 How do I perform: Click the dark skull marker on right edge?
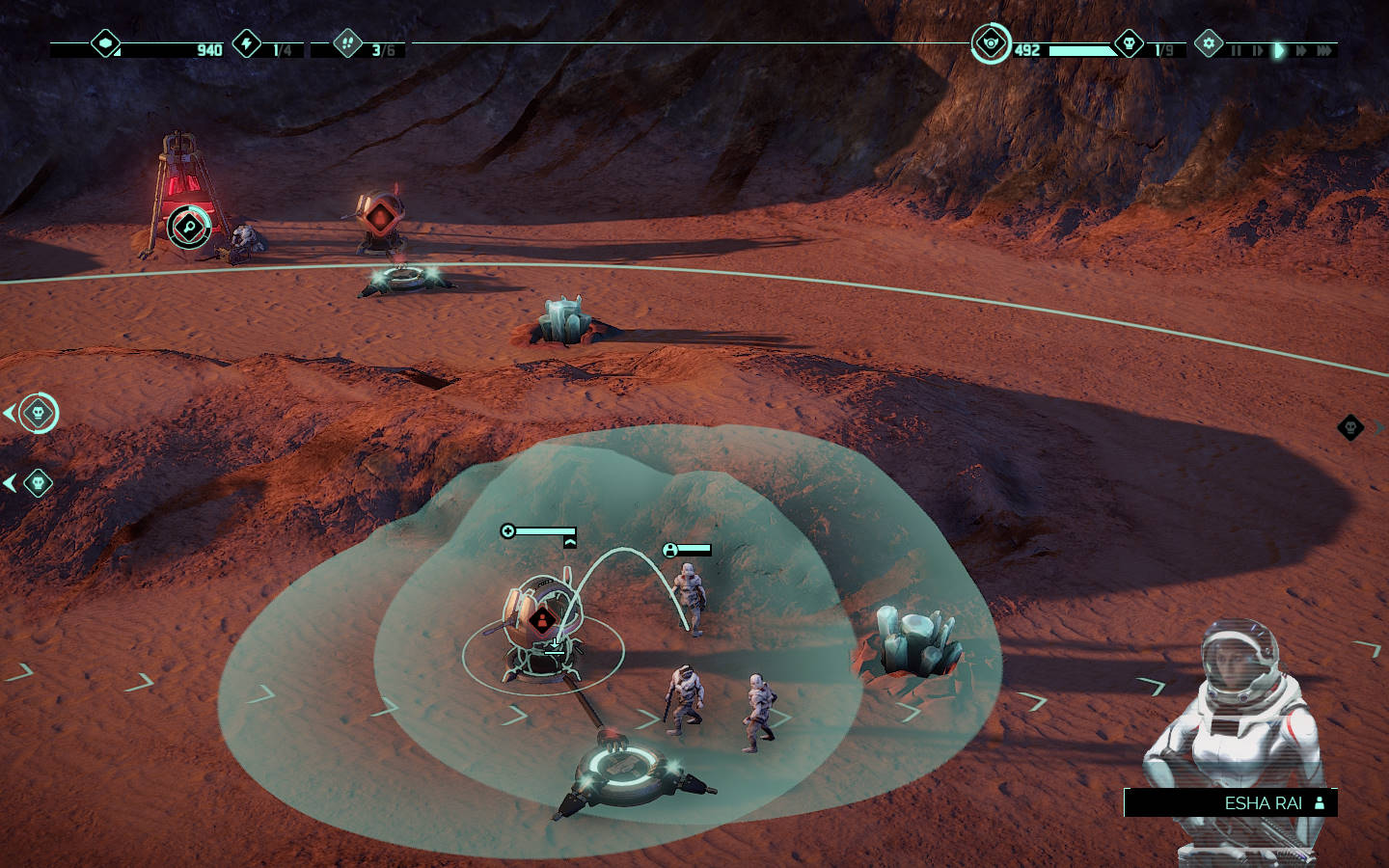pyautogui.click(x=1350, y=426)
